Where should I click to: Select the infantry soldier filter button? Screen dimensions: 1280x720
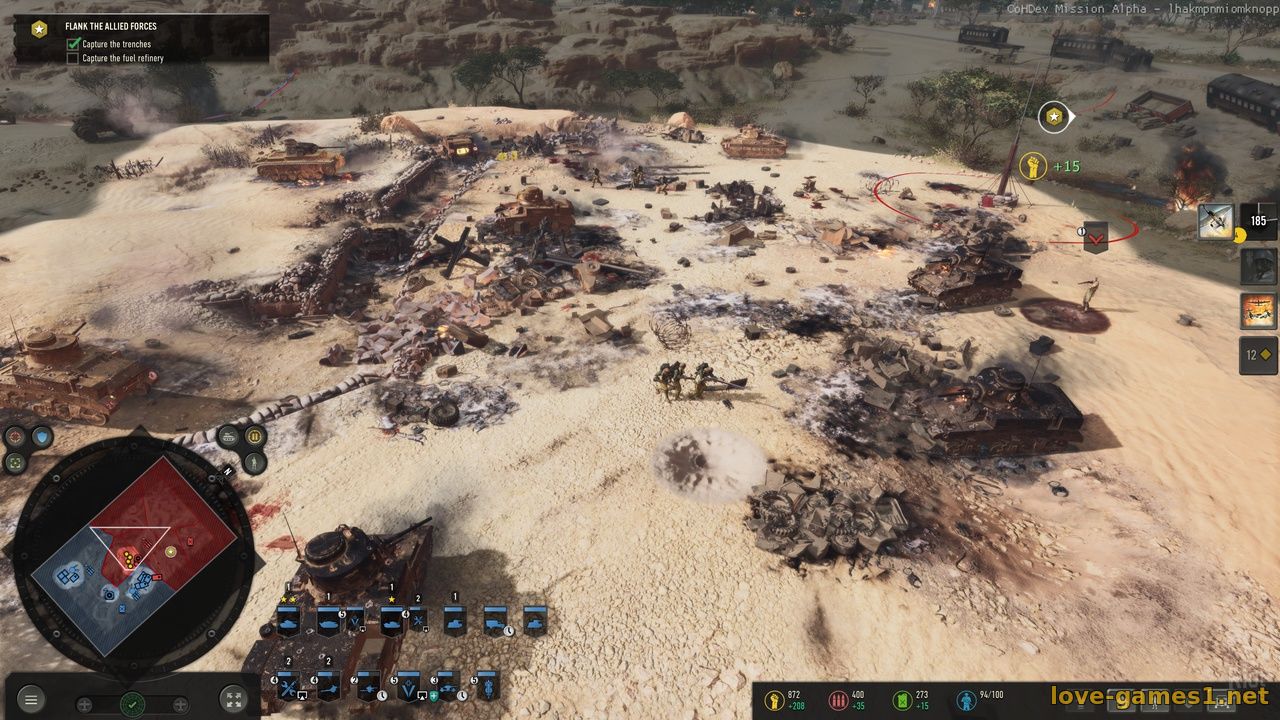point(255,462)
